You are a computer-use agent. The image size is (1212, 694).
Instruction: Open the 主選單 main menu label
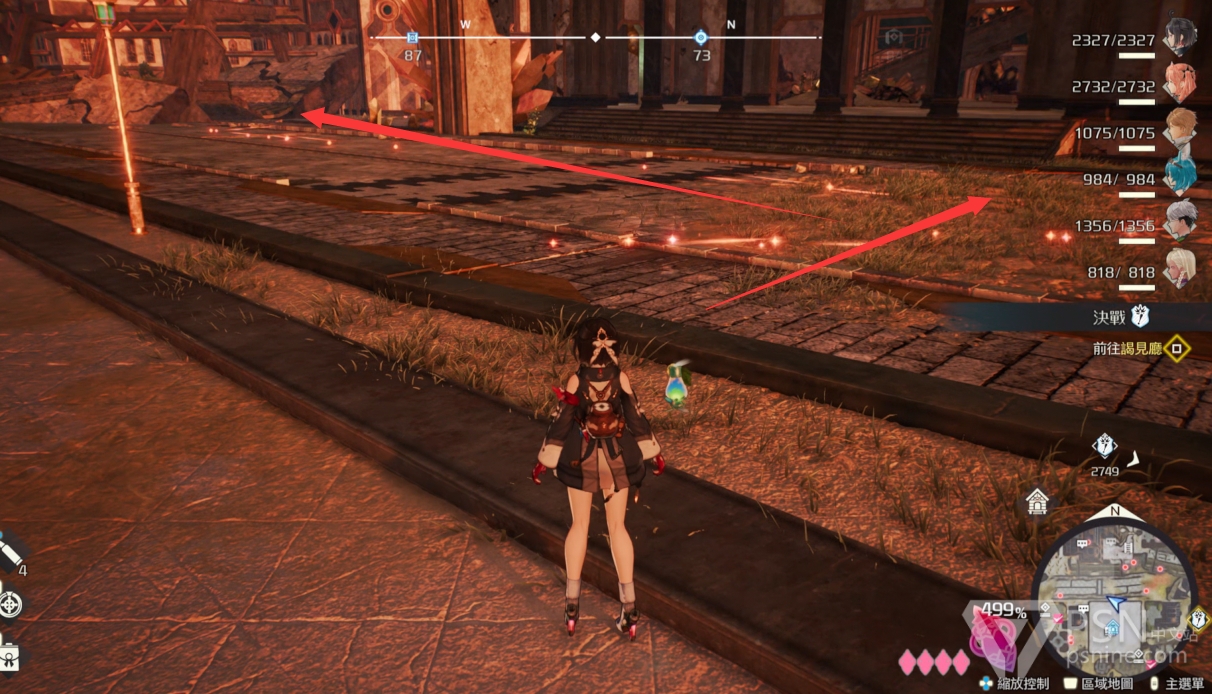(1182, 683)
